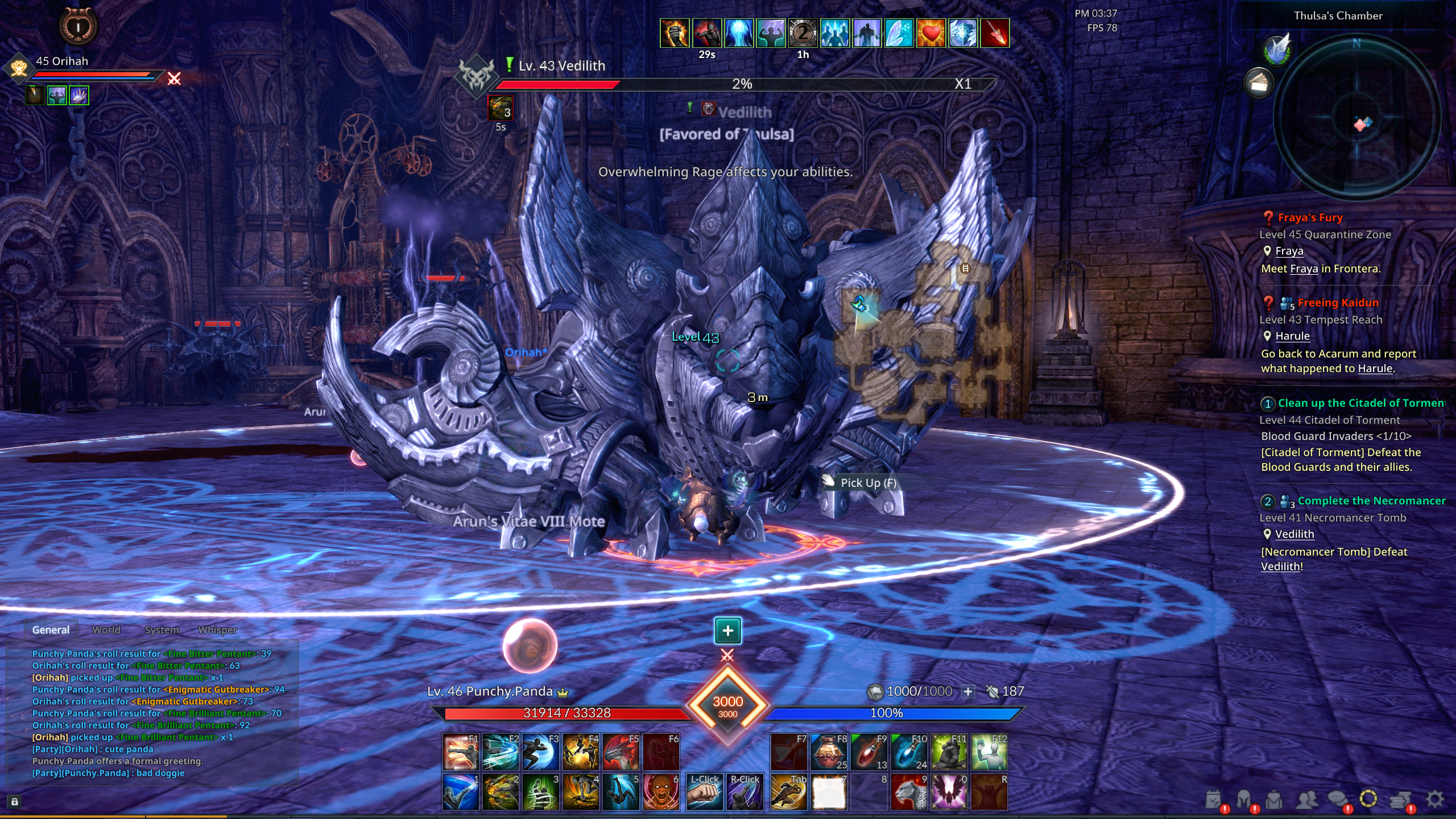Screen dimensions: 1456x819
Task: Switch to the World chat tab
Action: [x=106, y=630]
